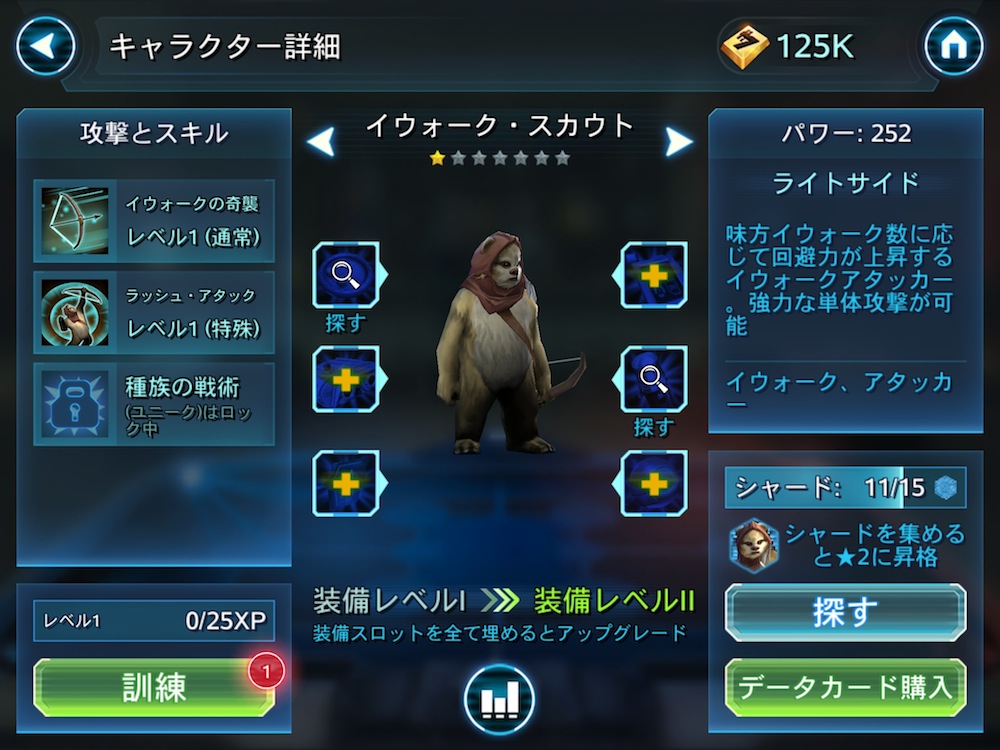The width and height of the screenshot is (1000, 750).
Task: Go back using the top-left arrow
Action: click(x=45, y=46)
